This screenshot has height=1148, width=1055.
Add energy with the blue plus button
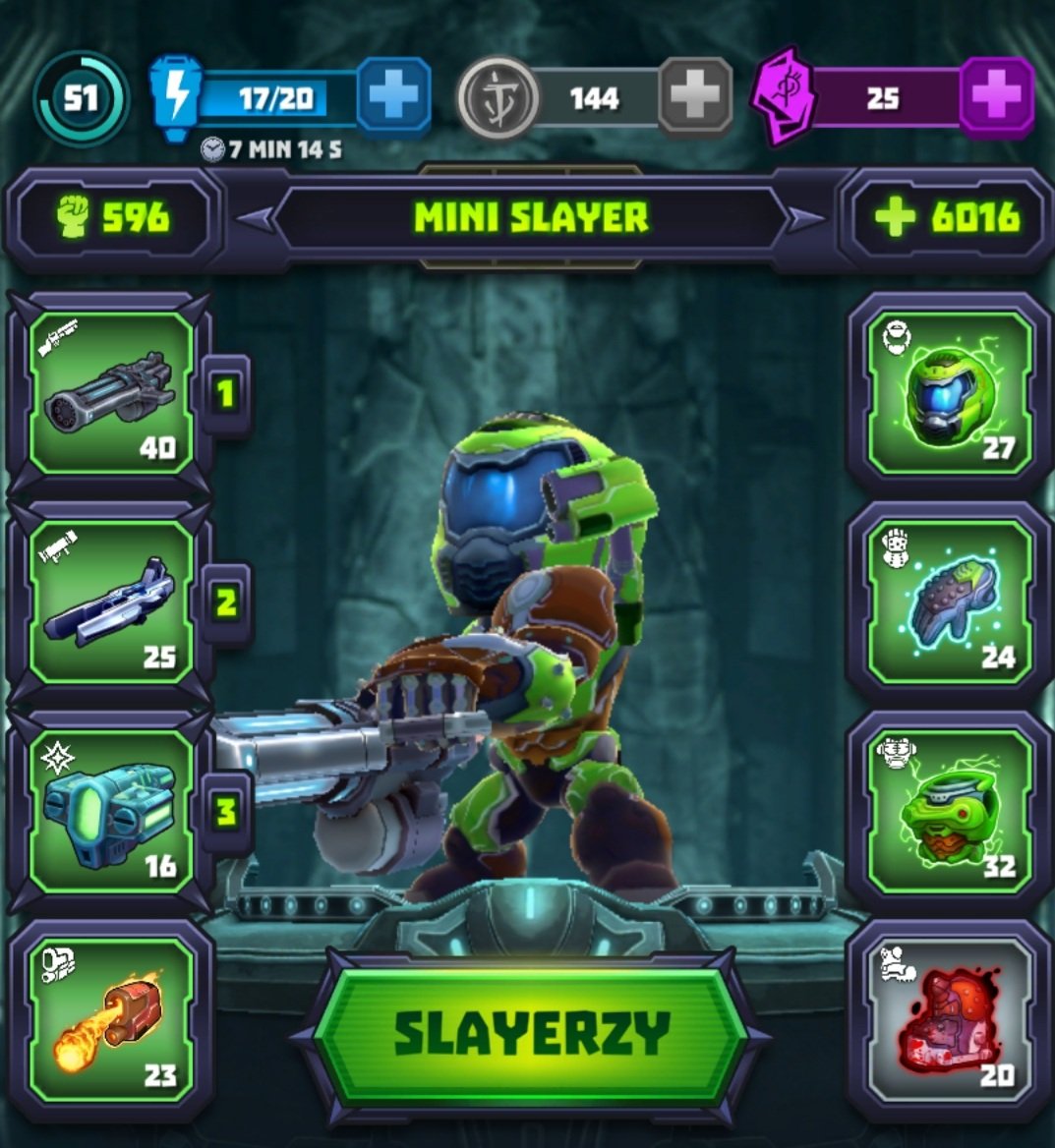(393, 96)
